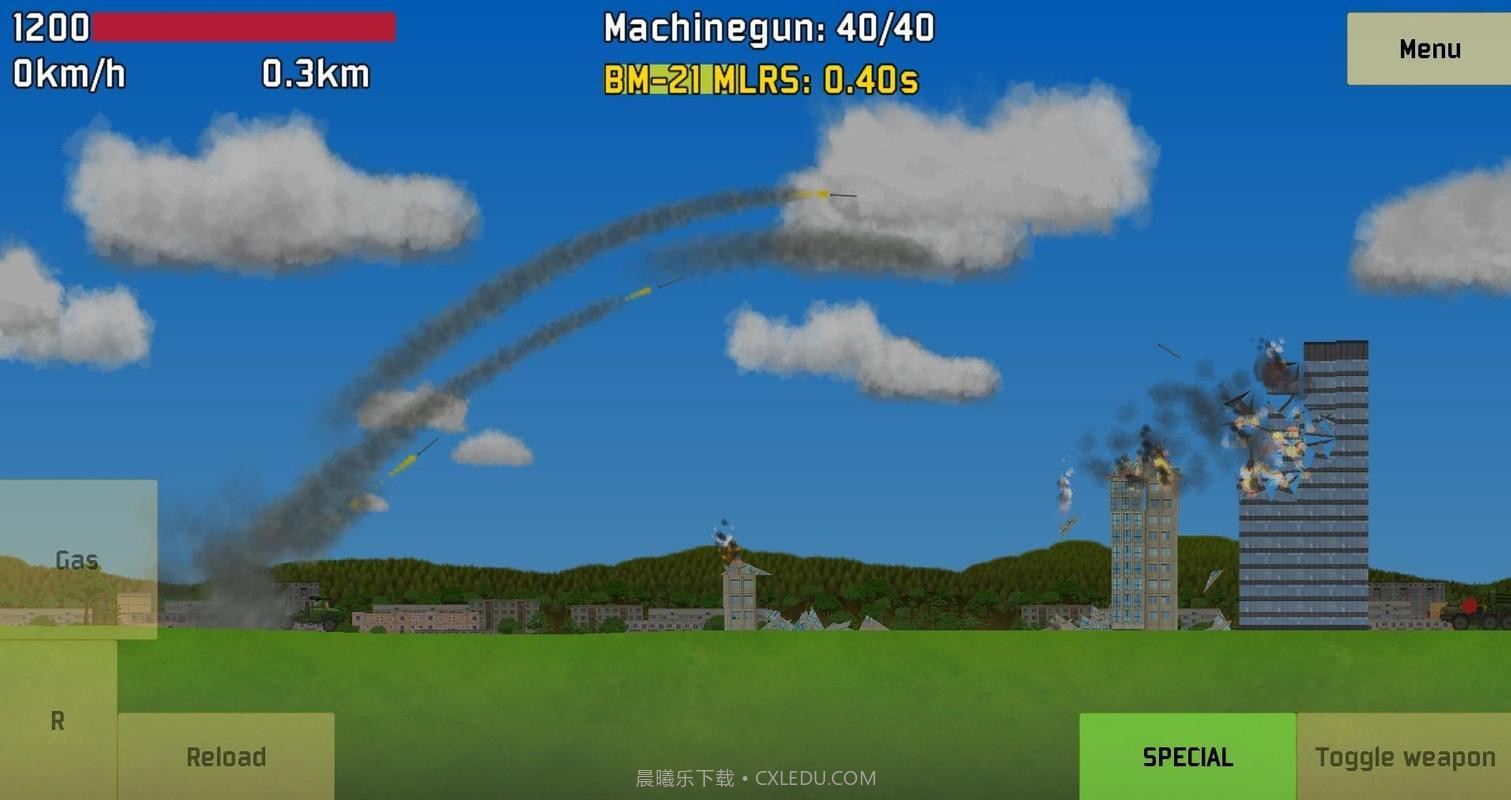Activate the green SPECIAL ability

pyautogui.click(x=1186, y=757)
